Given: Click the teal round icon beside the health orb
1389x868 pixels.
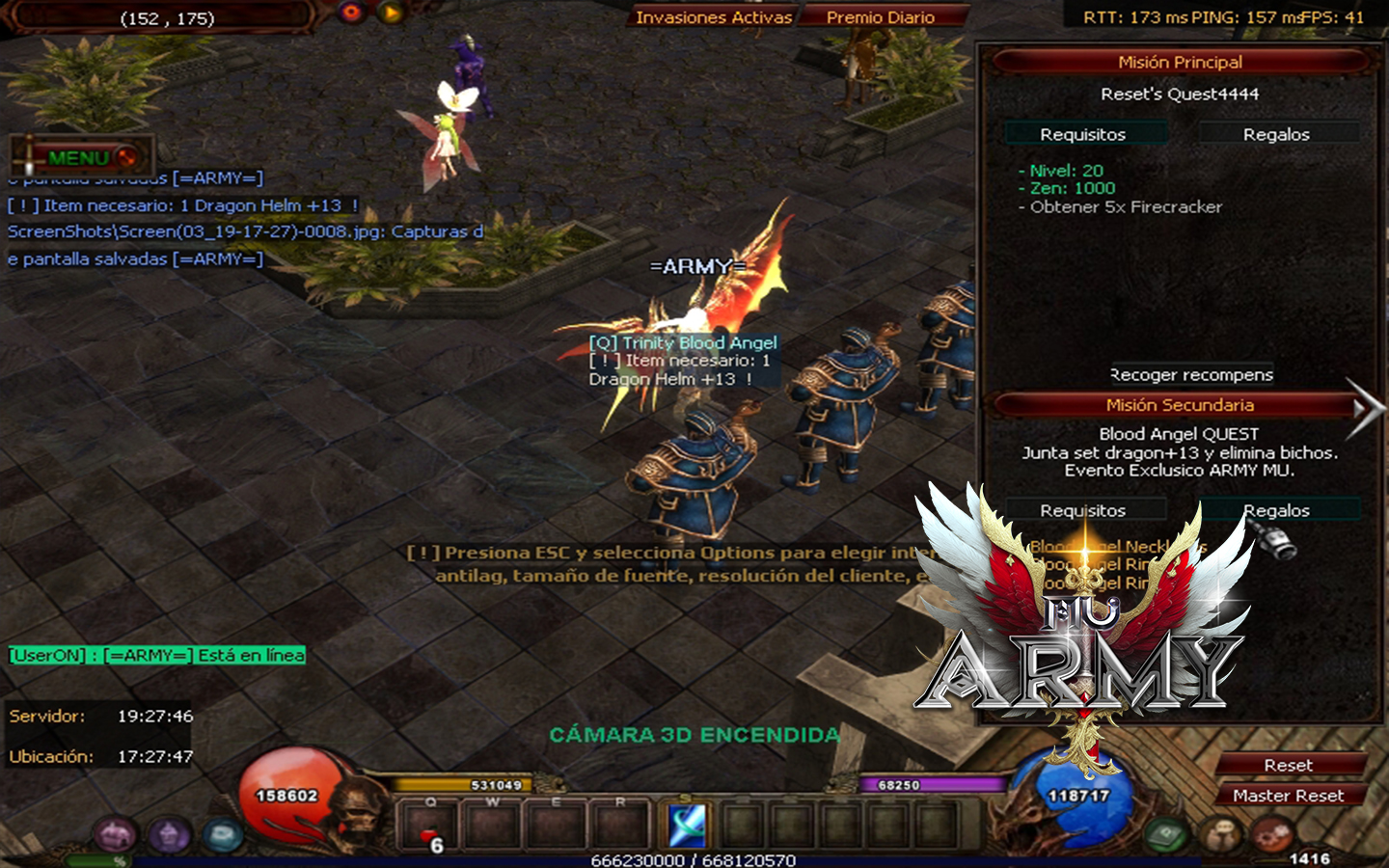Looking at the screenshot, I should 222,834.
